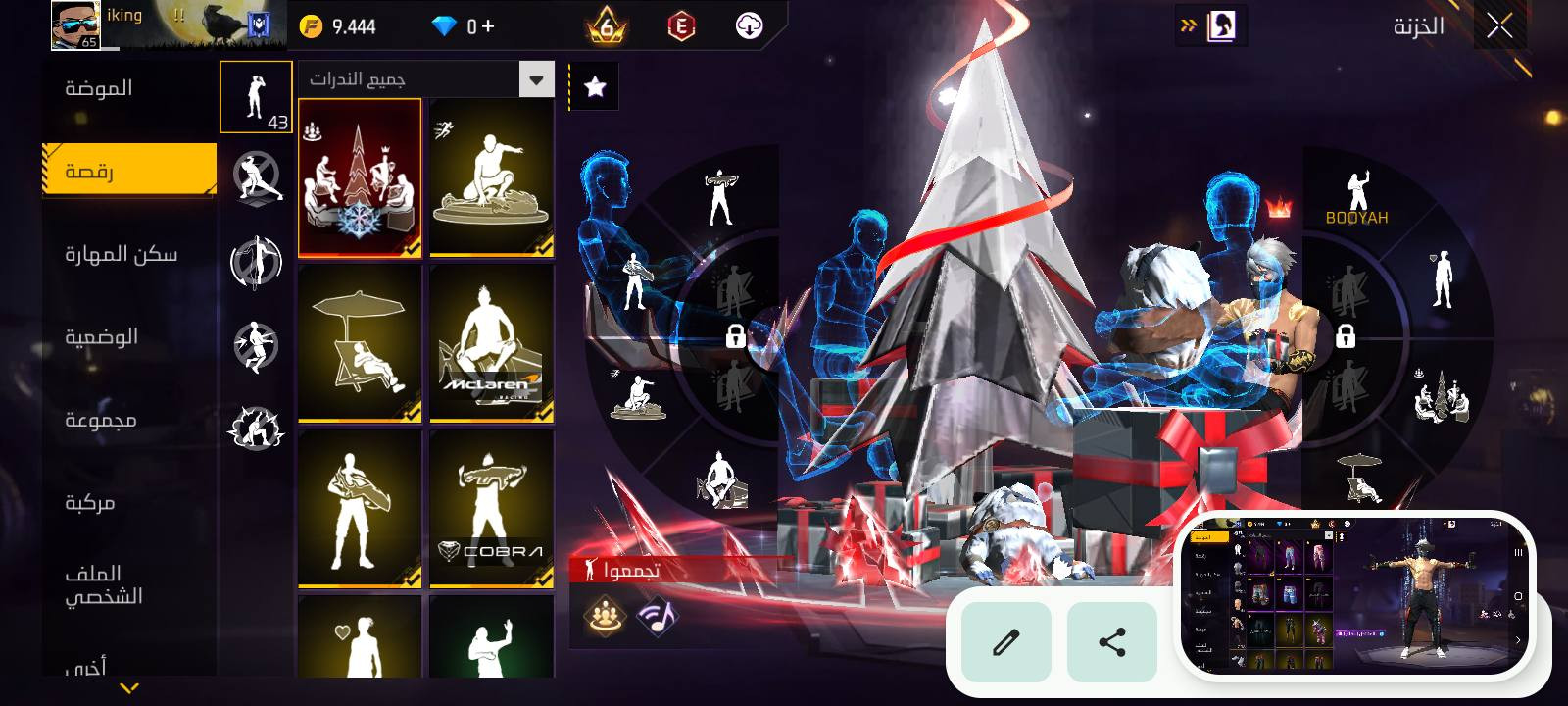
Task: Open the الموضة fashion category
Action: coord(99,89)
